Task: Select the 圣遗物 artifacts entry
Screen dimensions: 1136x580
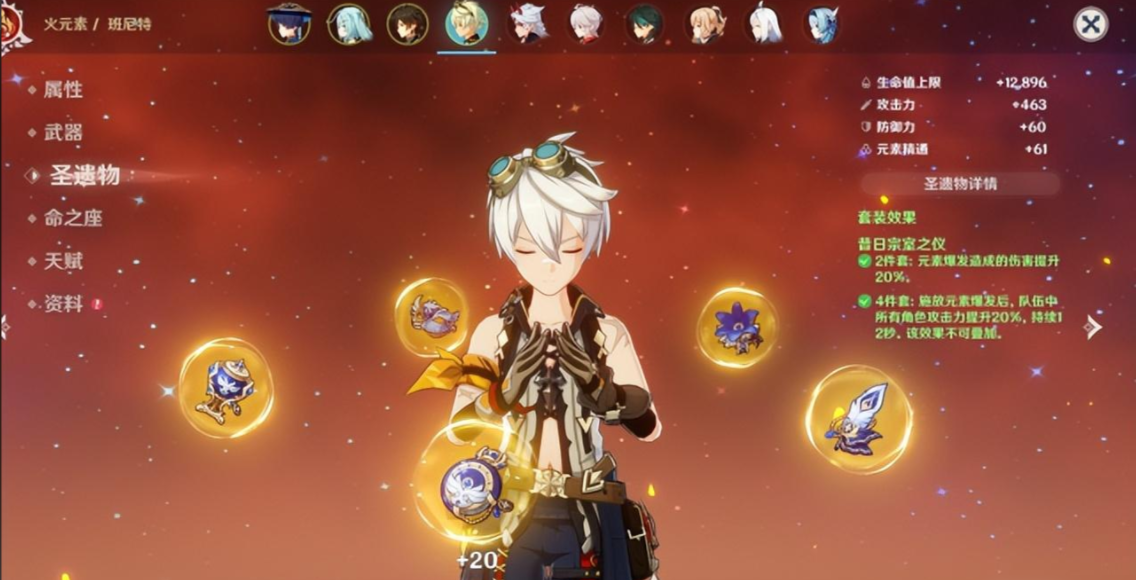Action: [84, 175]
